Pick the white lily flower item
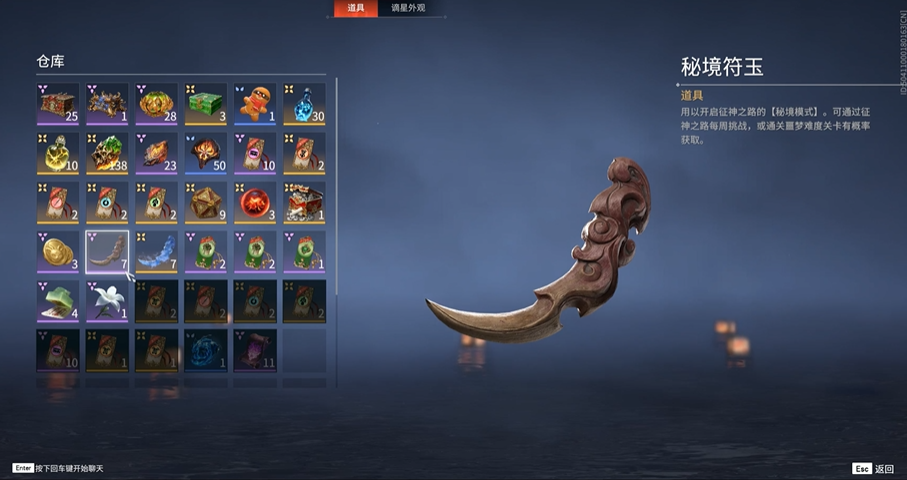The width and height of the screenshot is (907, 480). coord(107,300)
